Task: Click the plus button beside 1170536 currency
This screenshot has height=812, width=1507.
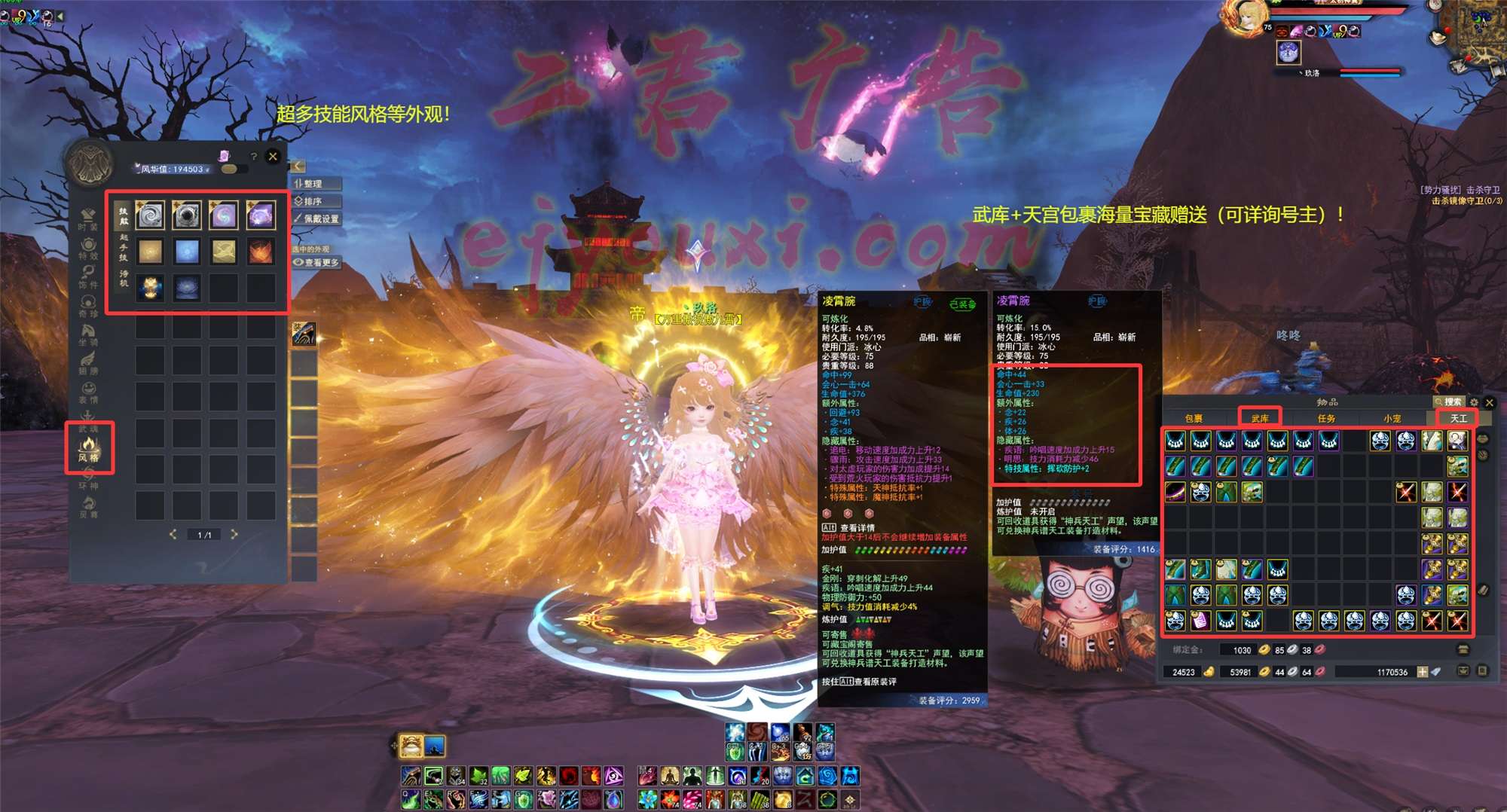Action: coord(1422,672)
